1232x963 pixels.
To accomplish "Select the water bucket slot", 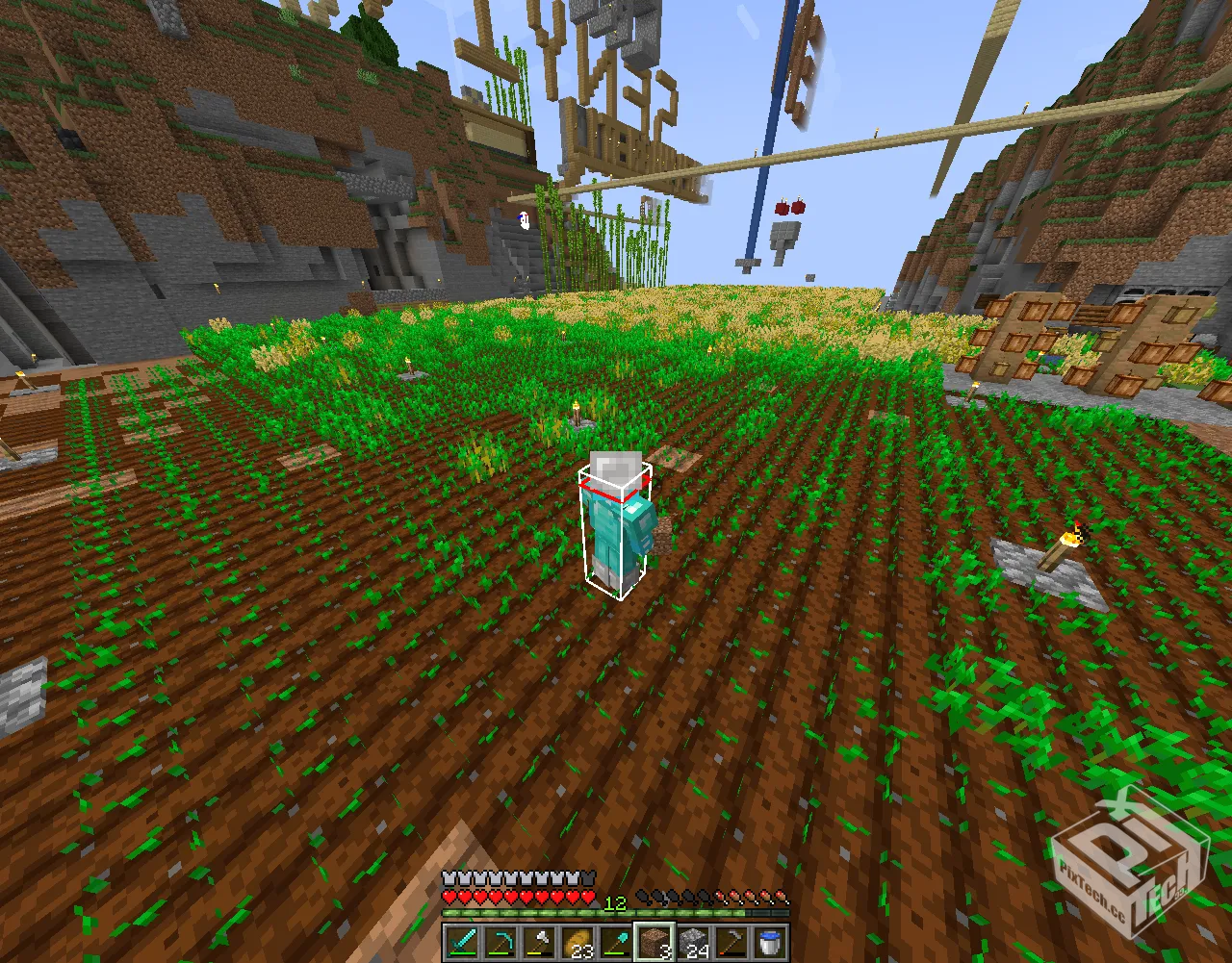I will click(769, 943).
